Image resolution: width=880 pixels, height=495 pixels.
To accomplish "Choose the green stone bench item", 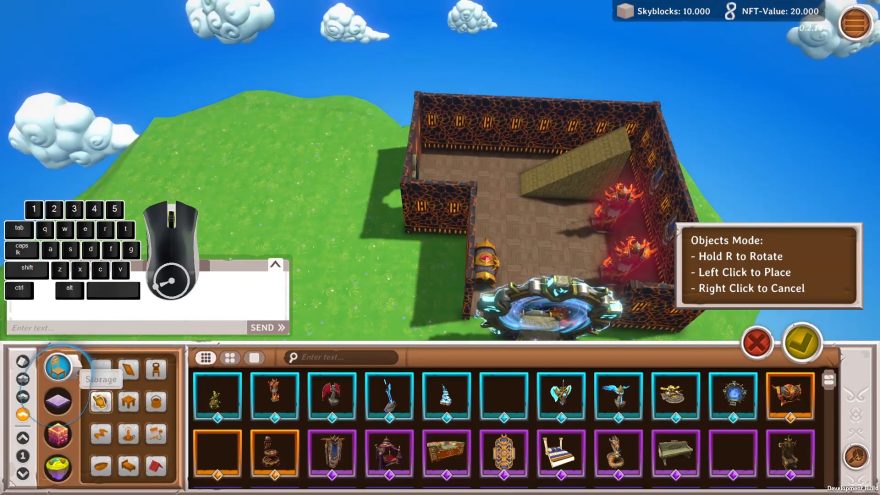I will coord(675,452).
